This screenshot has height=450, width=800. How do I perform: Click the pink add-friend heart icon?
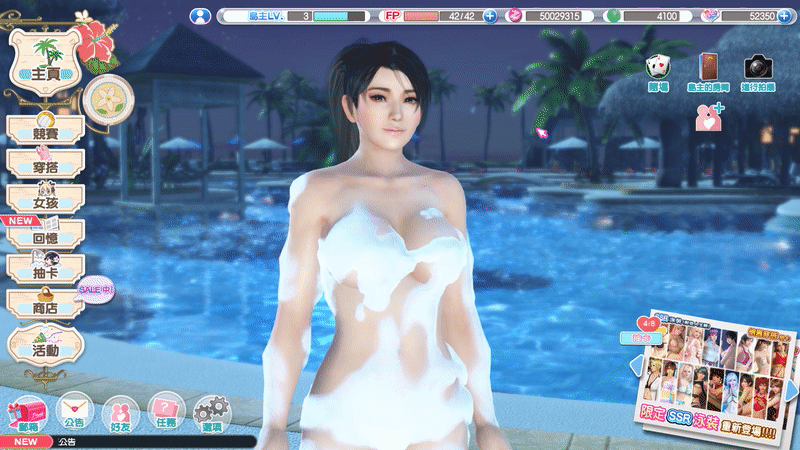(709, 116)
